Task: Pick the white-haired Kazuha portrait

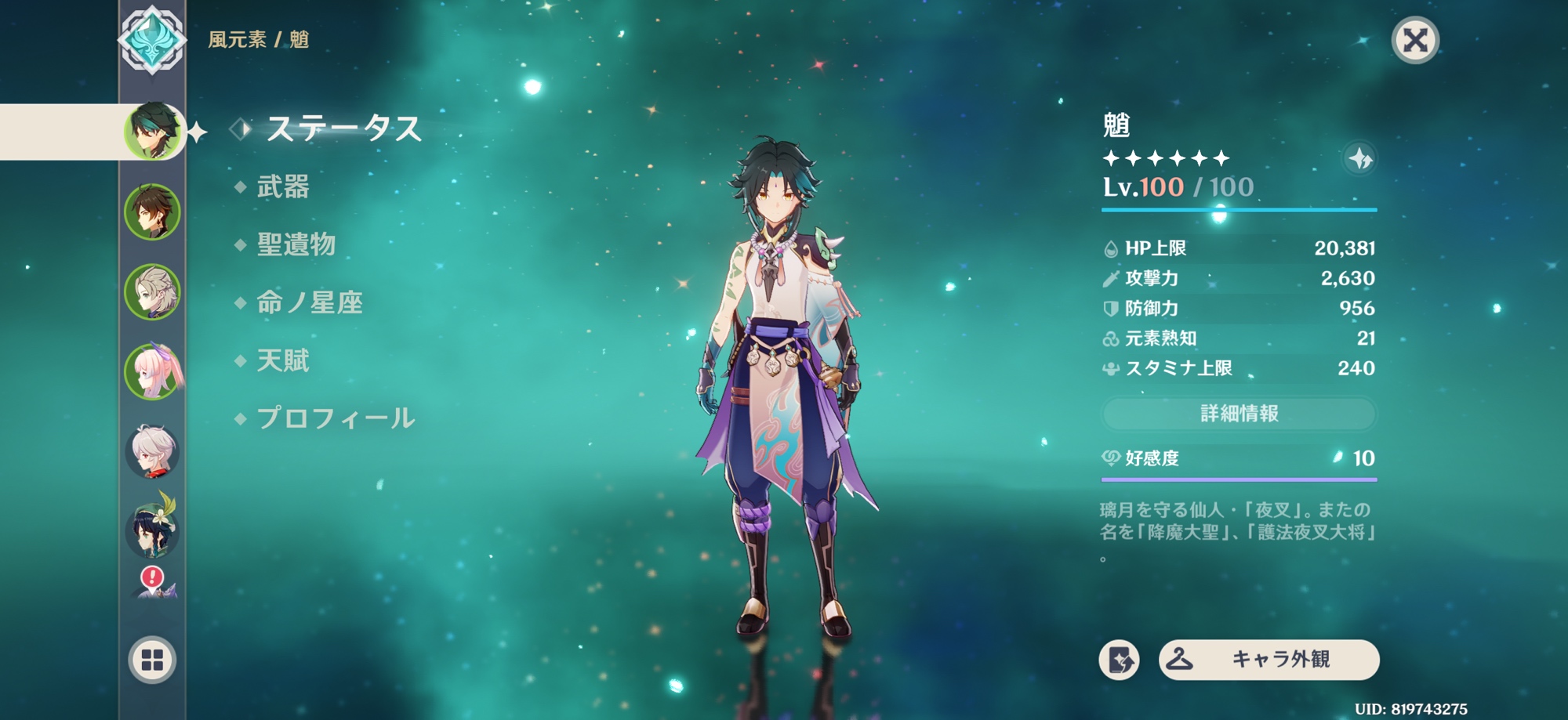Action: click(x=152, y=451)
